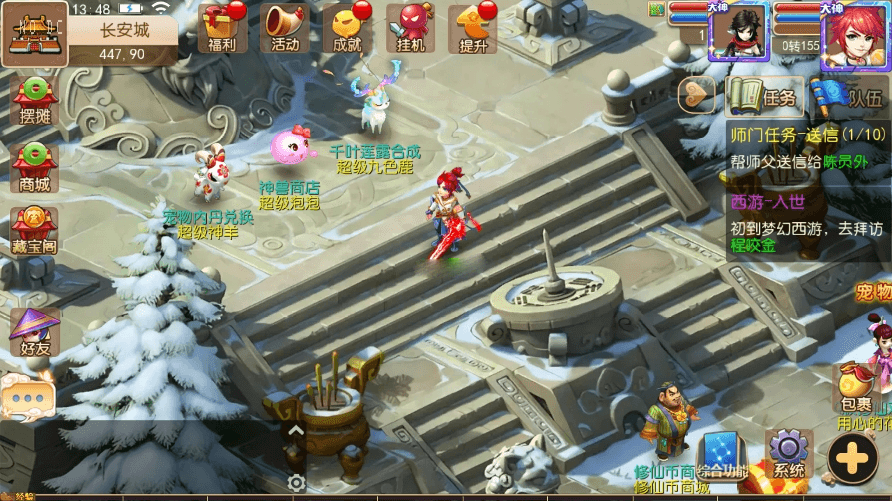Viewport: 892px width, 501px height.
Task: Open the chat speech bubble
Action: [26, 398]
